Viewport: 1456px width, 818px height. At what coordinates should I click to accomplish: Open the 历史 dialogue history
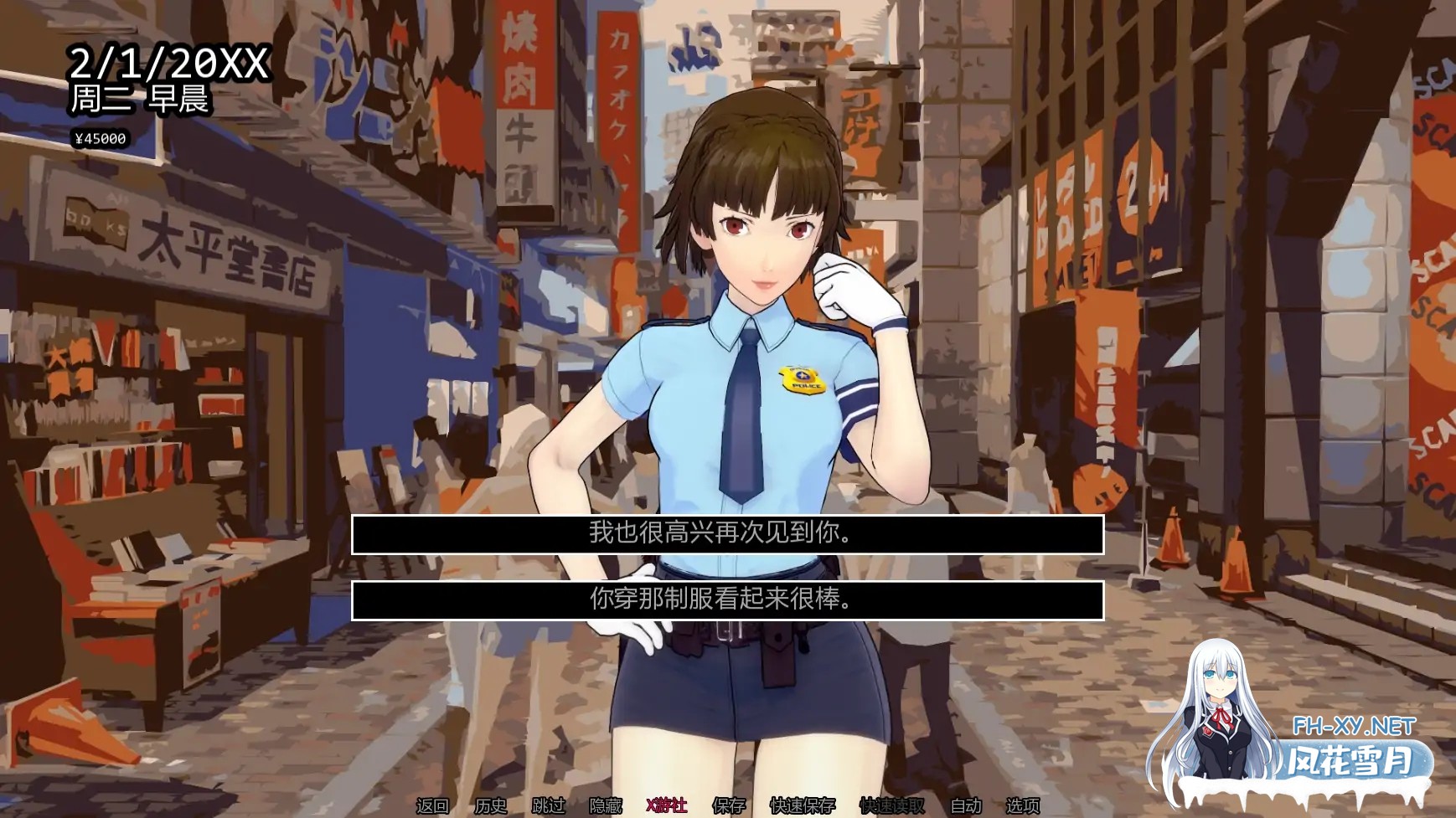(x=491, y=805)
